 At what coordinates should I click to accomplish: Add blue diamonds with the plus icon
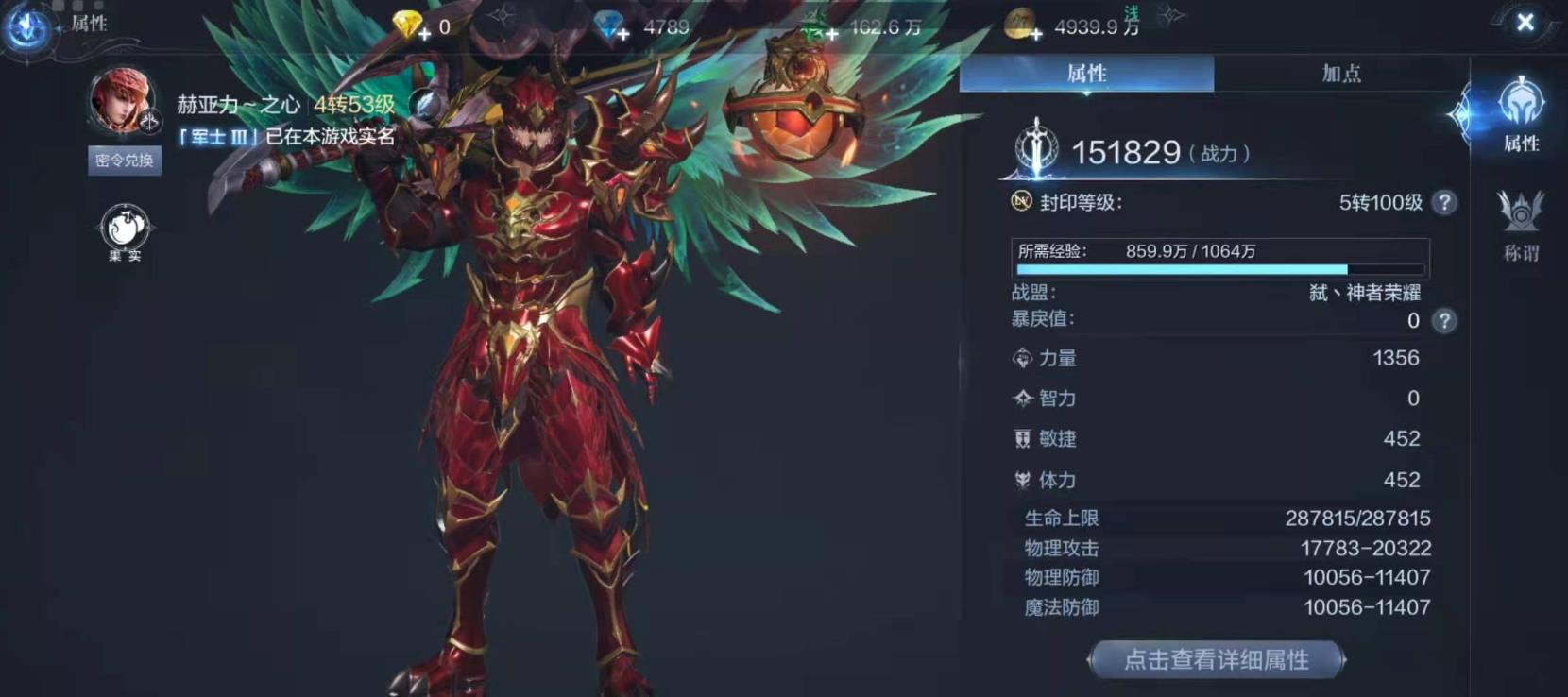pos(623,34)
